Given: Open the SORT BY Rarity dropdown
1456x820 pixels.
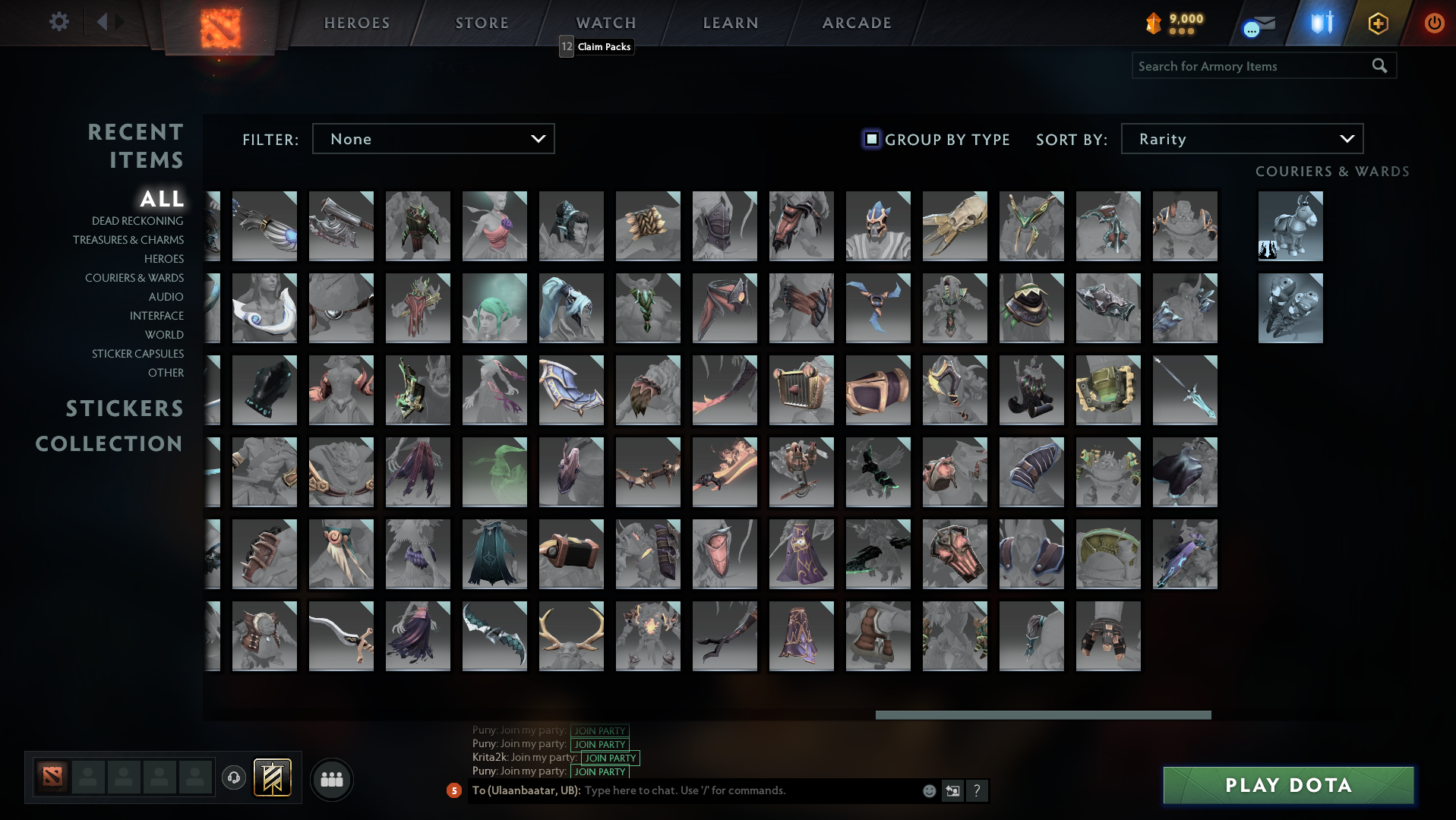Looking at the screenshot, I should pyautogui.click(x=1241, y=138).
